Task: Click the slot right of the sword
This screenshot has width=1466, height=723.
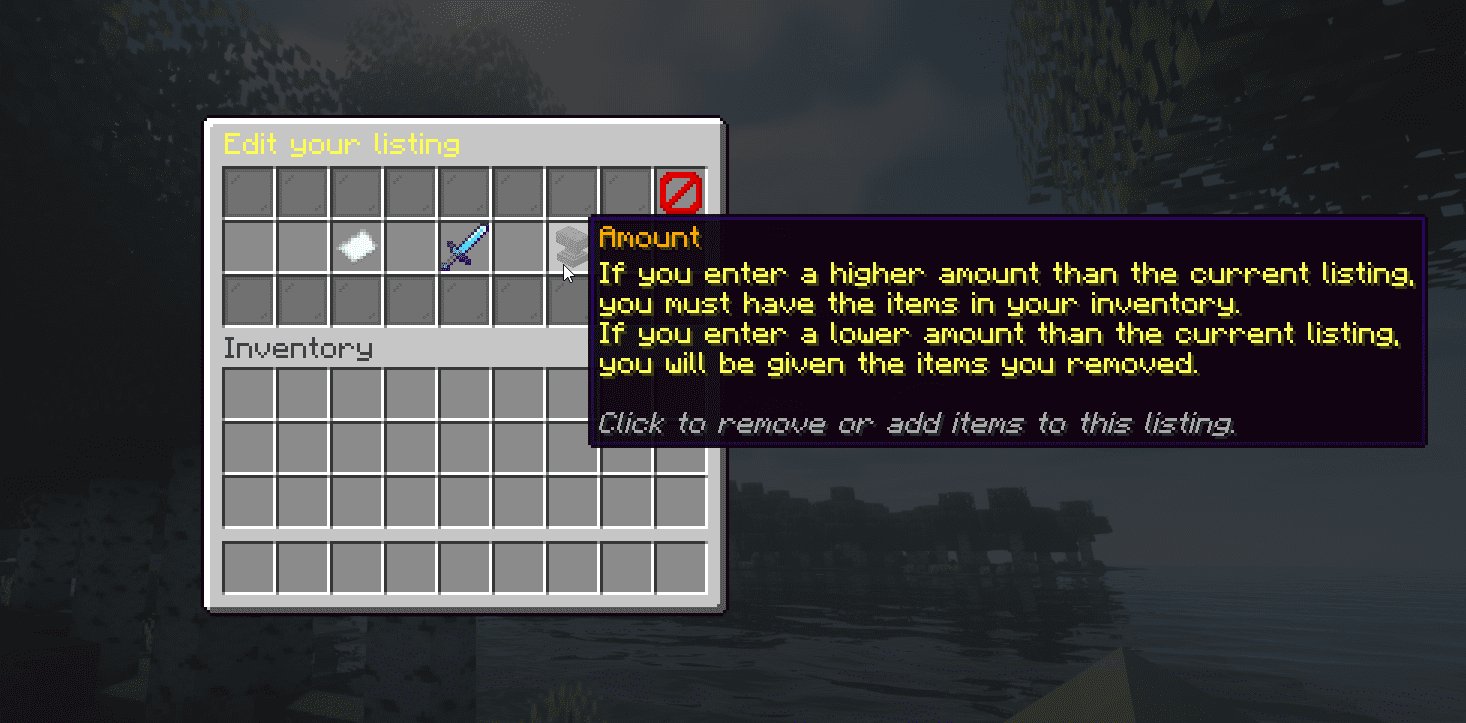Action: [518, 248]
